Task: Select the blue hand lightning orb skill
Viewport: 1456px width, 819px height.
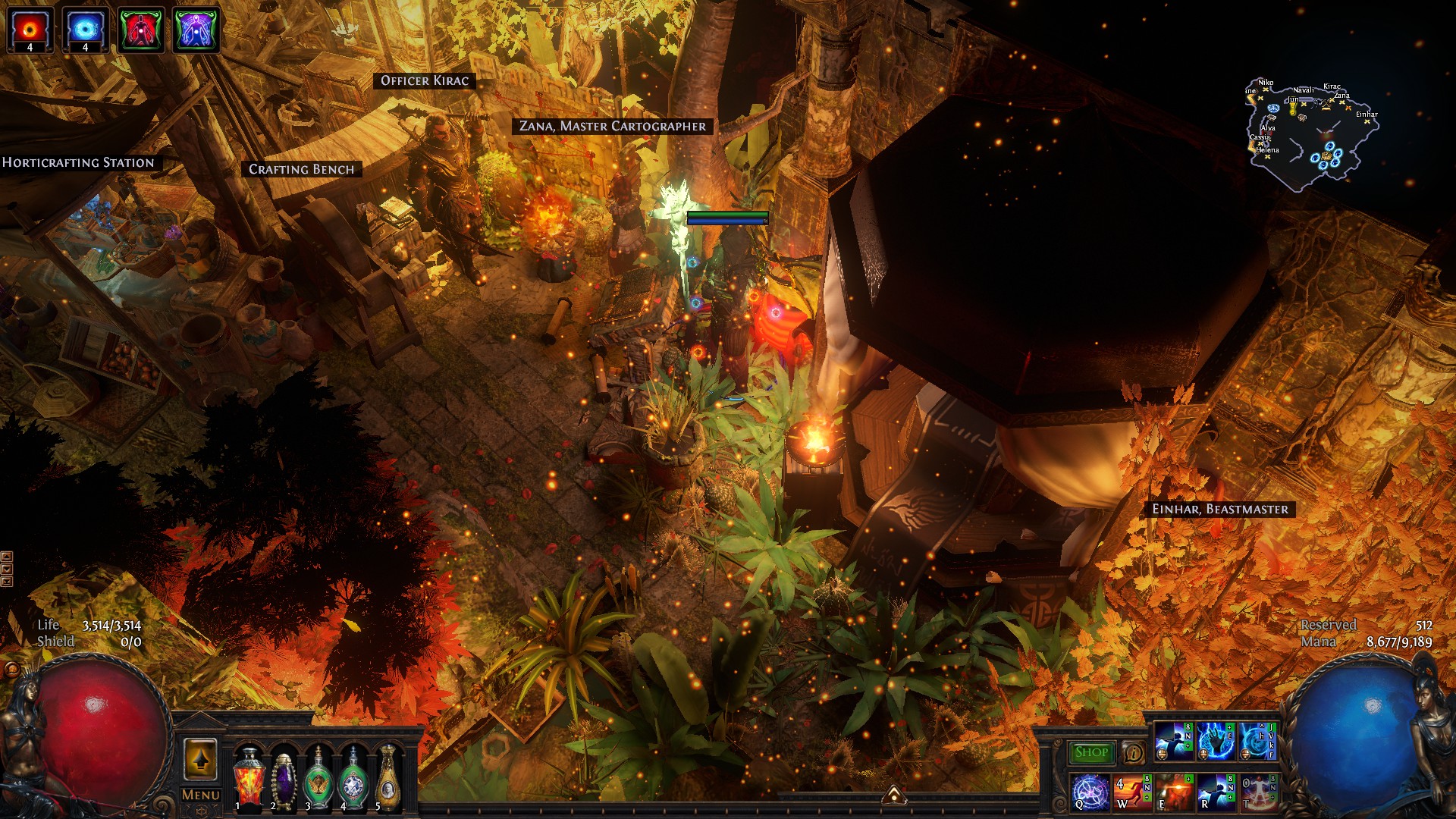Action: point(1216,742)
